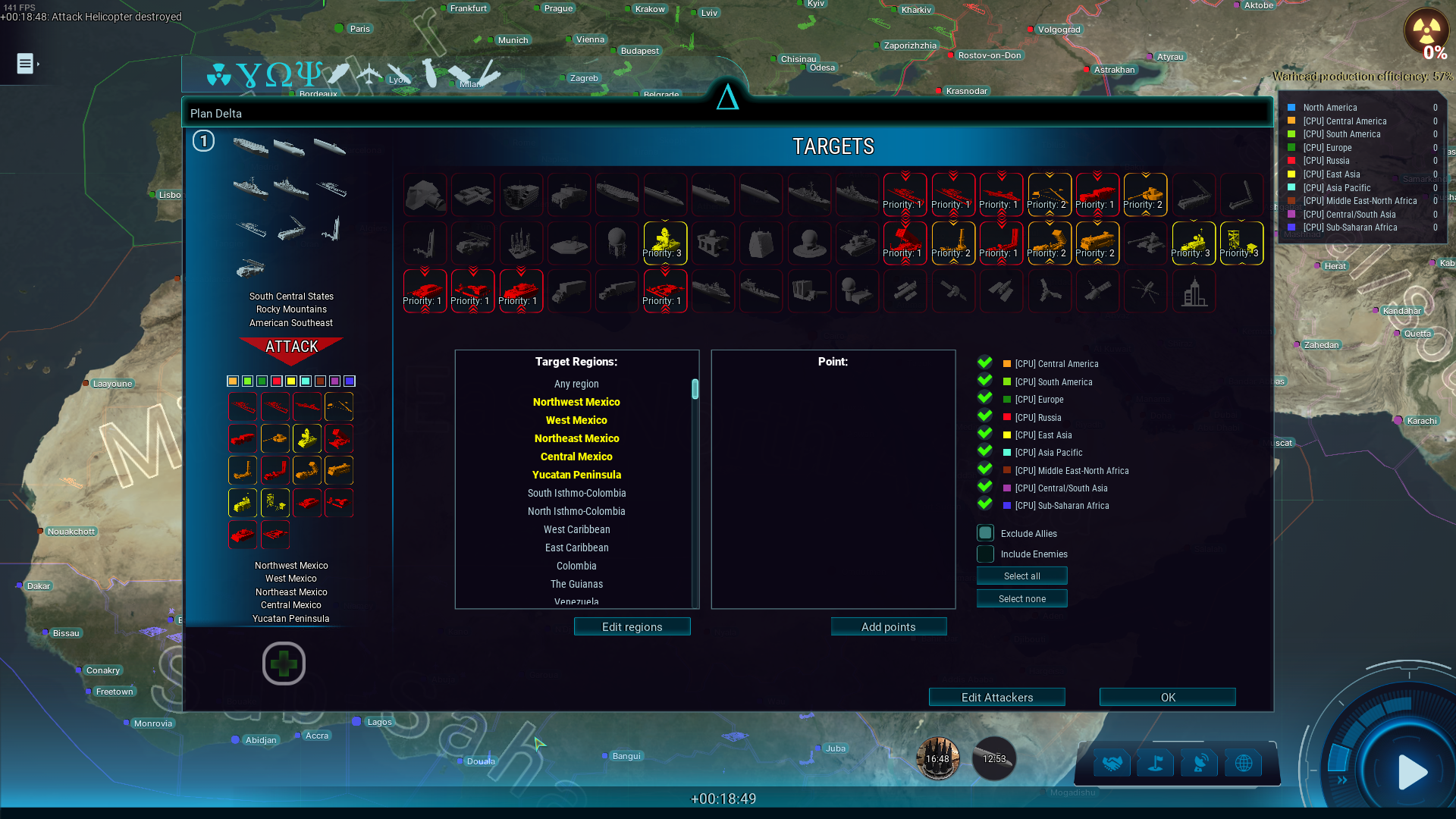Expand the hamburger menu in top-left corner
The width and height of the screenshot is (1456, 819).
25,64
